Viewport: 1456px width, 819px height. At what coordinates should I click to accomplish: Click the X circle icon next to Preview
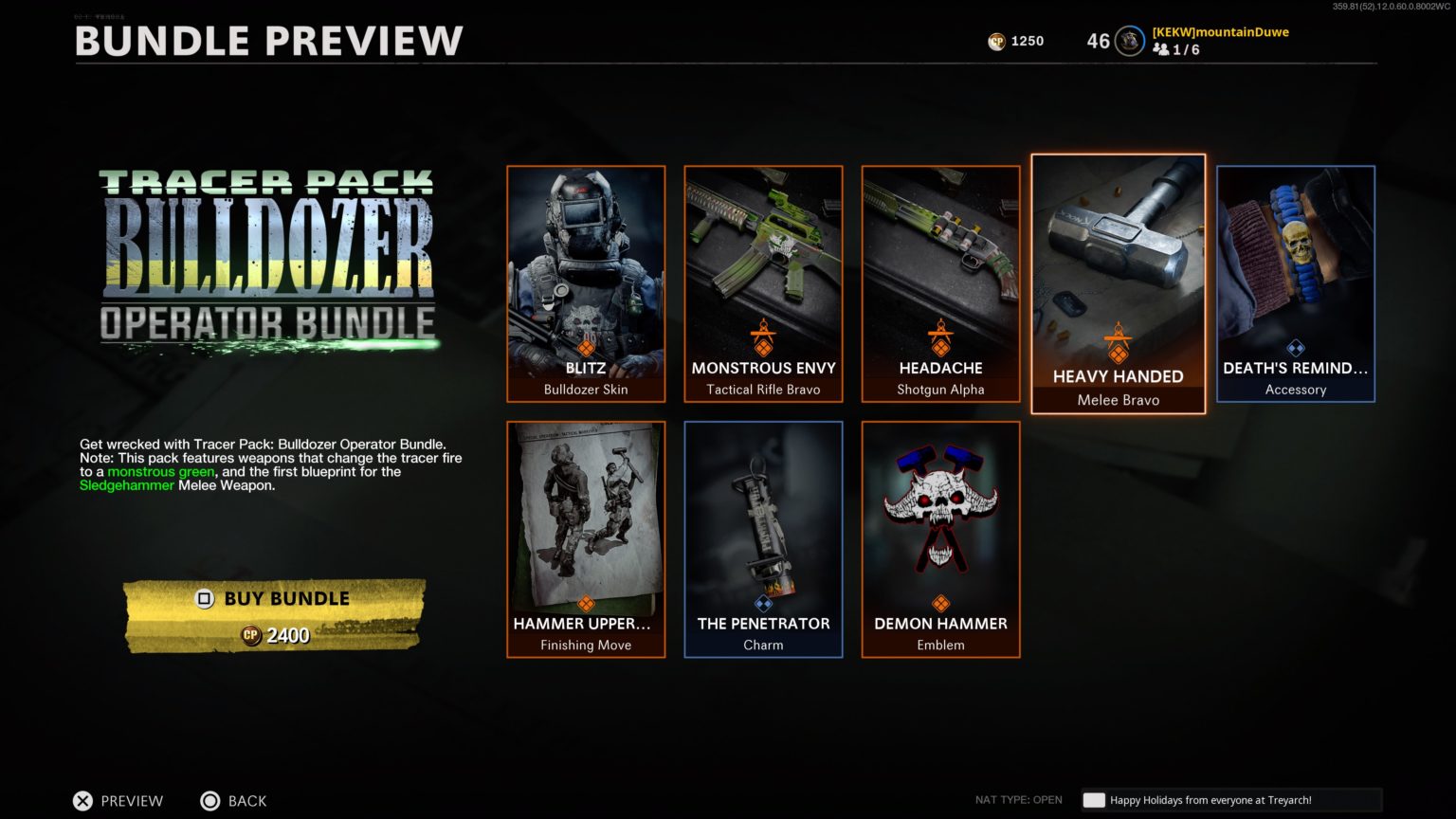pos(83,801)
